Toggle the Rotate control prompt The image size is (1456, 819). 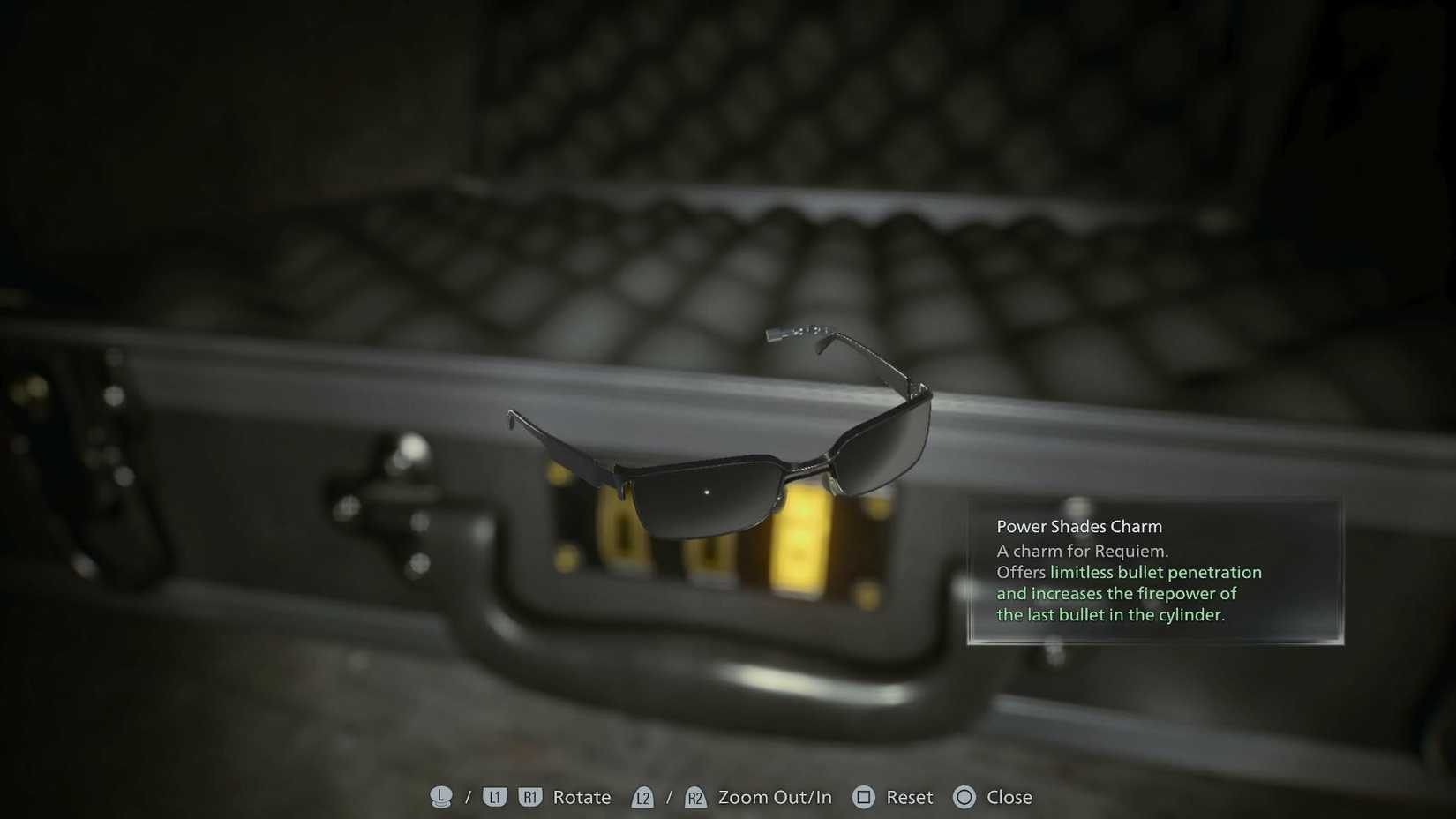tap(581, 797)
